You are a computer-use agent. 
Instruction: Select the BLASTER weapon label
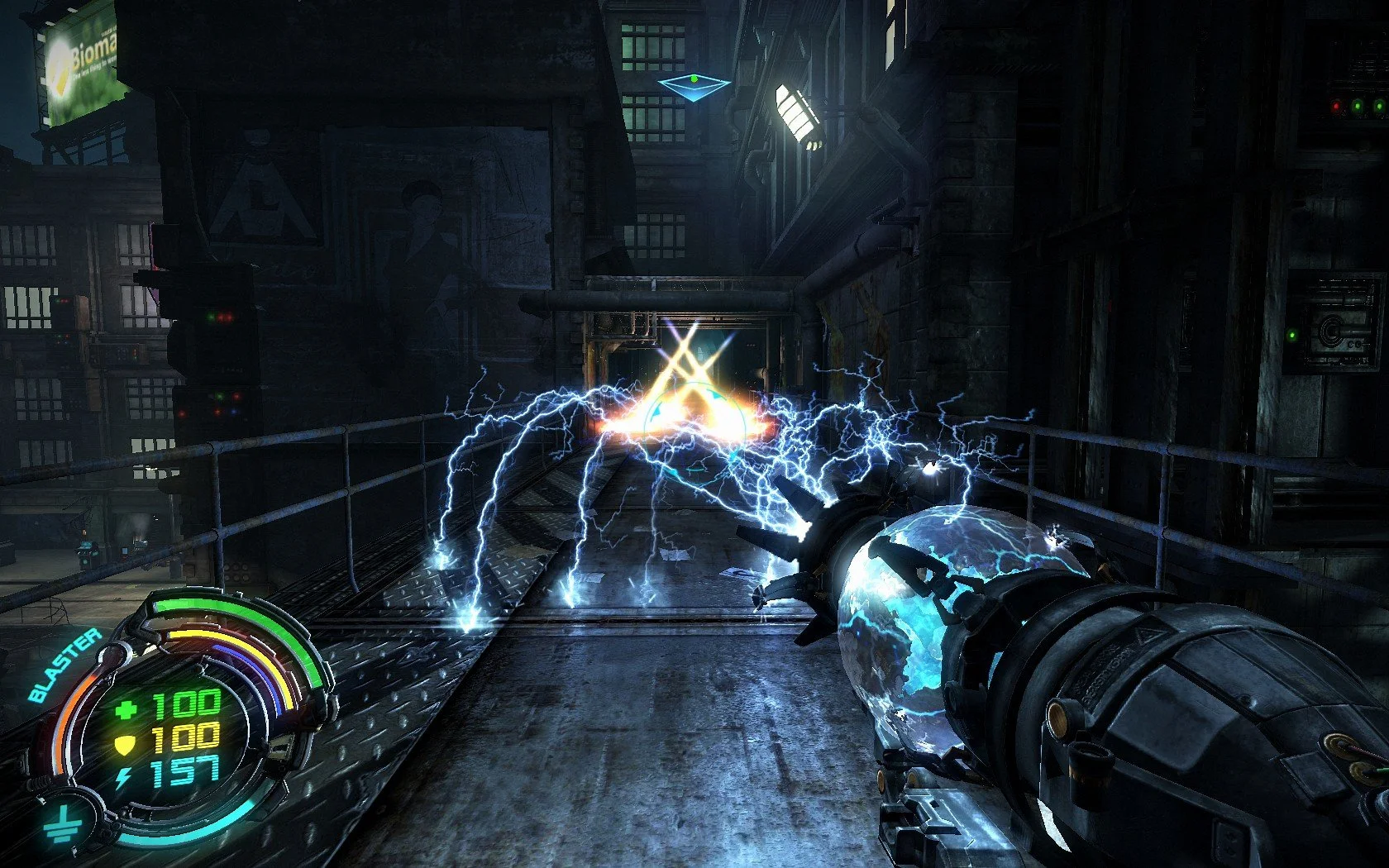(65, 665)
